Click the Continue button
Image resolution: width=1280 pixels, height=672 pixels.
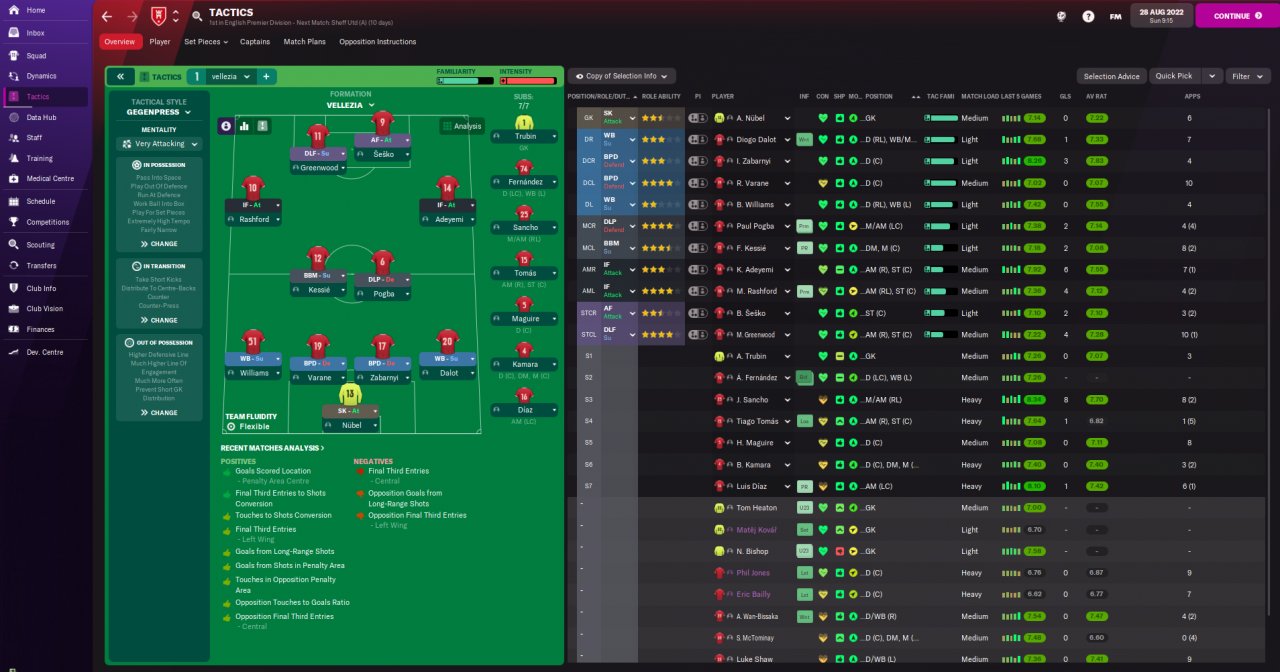(1236, 16)
